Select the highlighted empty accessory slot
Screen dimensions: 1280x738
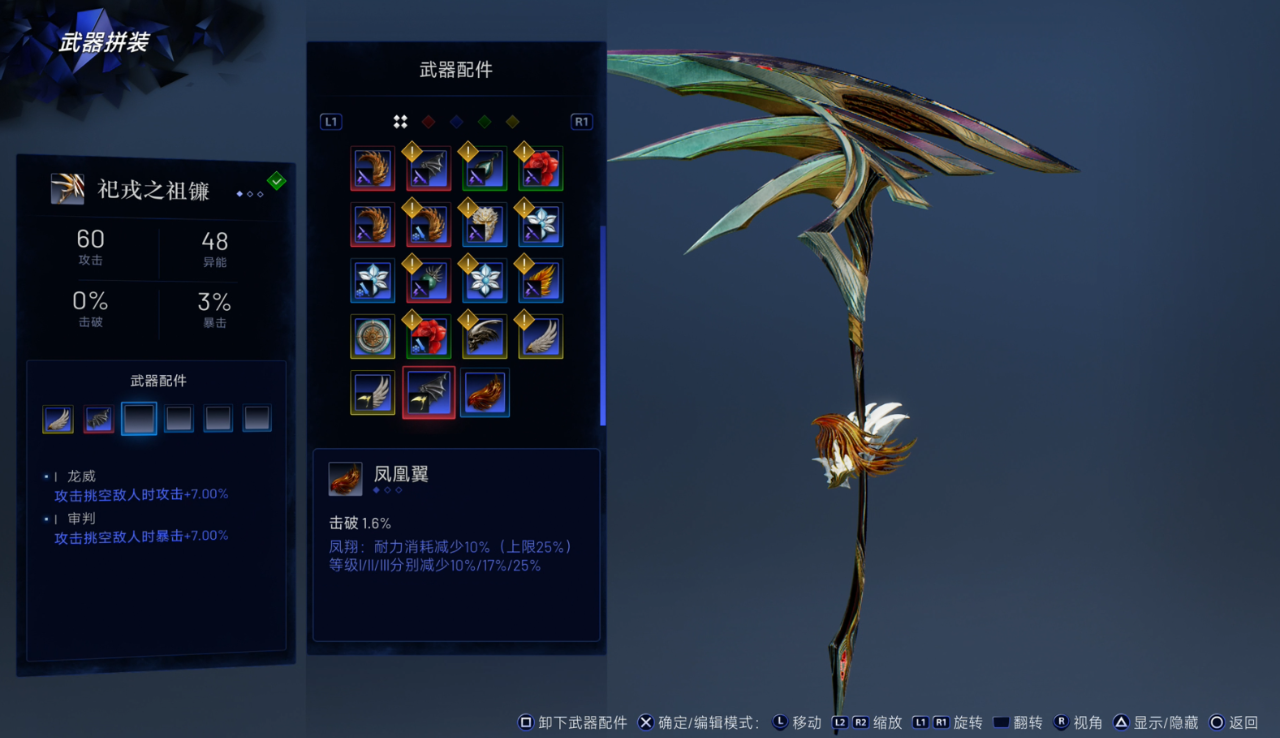[139, 418]
